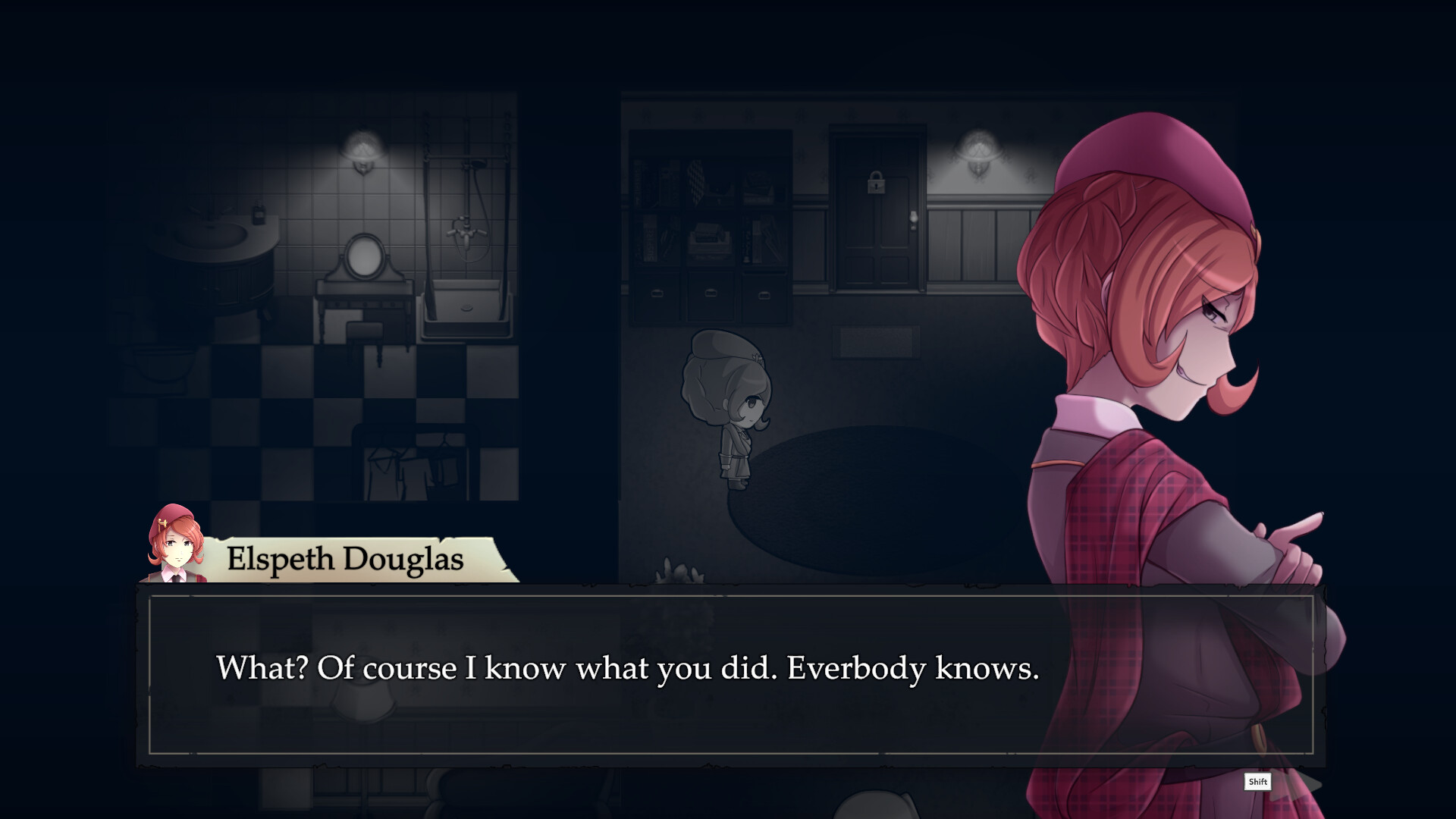Image resolution: width=1456 pixels, height=819 pixels.
Task: Click the Shift key prompt
Action: [1257, 783]
